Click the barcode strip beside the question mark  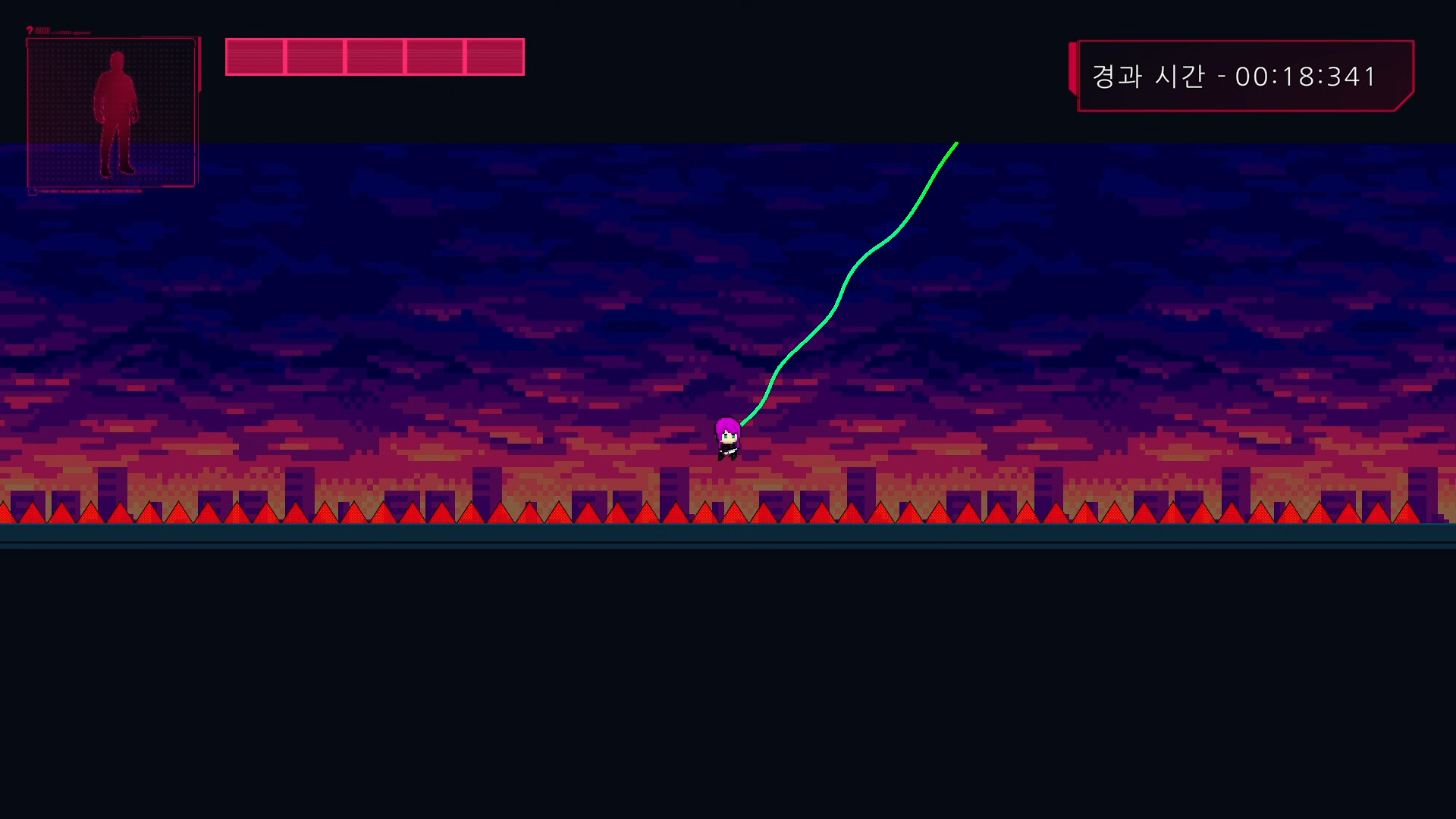[x=42, y=30]
